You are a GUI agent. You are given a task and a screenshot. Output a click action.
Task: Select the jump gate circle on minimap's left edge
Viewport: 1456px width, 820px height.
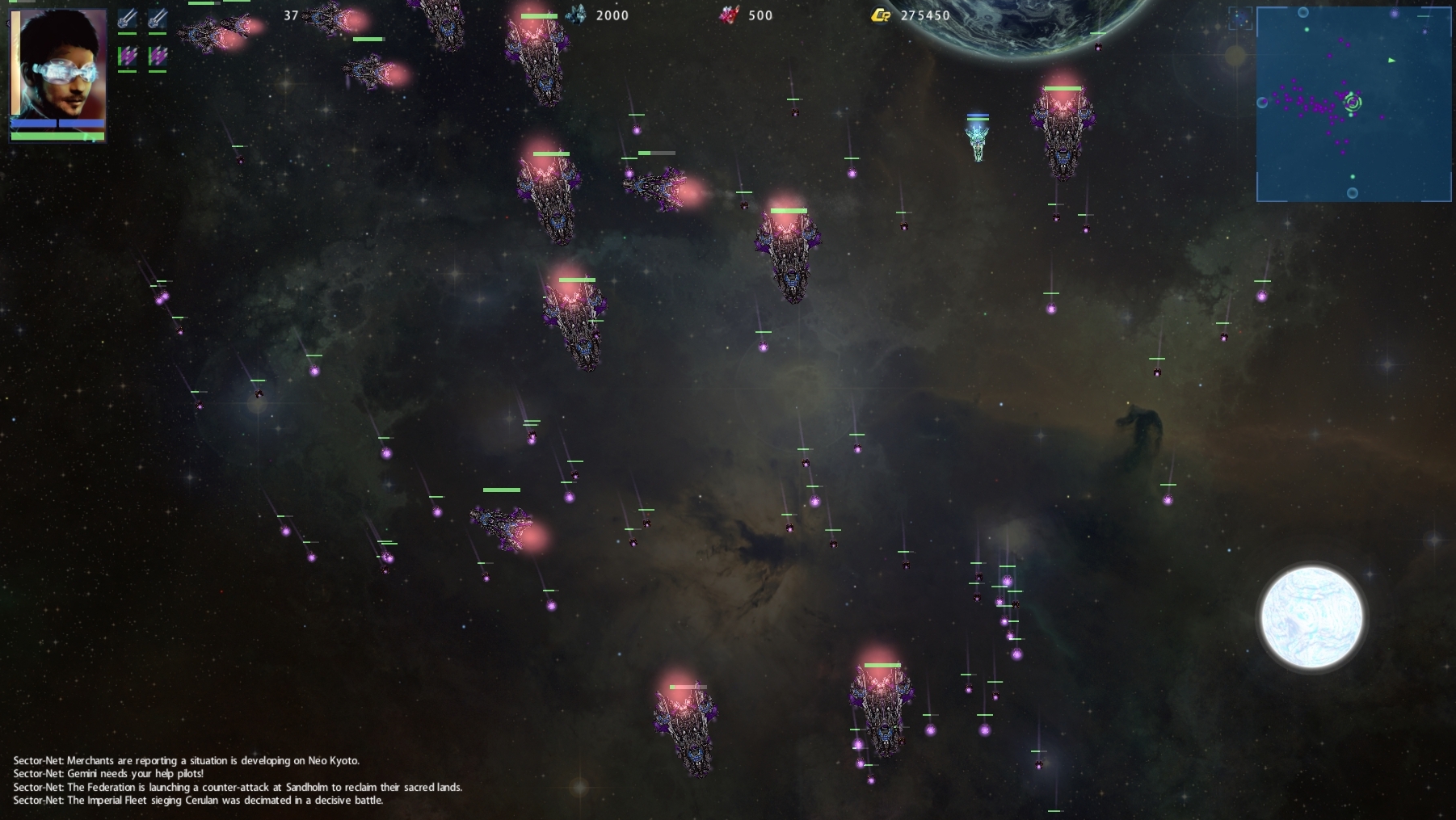[x=1262, y=103]
